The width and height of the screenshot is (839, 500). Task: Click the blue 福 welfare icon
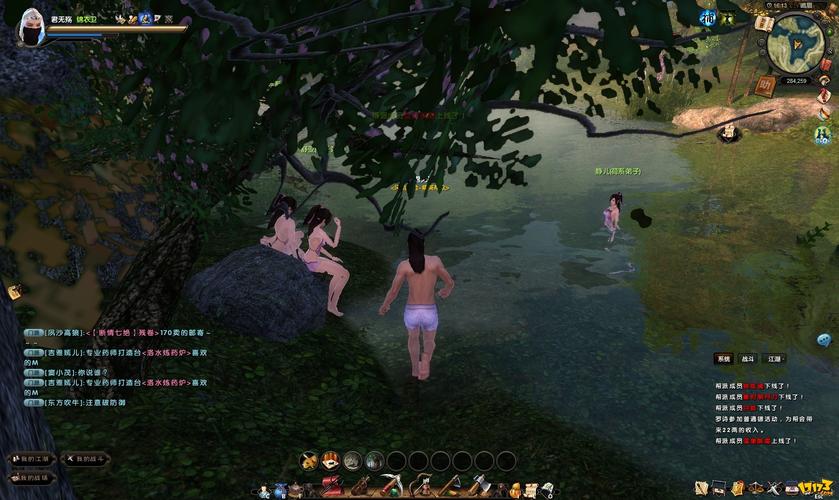click(708, 18)
